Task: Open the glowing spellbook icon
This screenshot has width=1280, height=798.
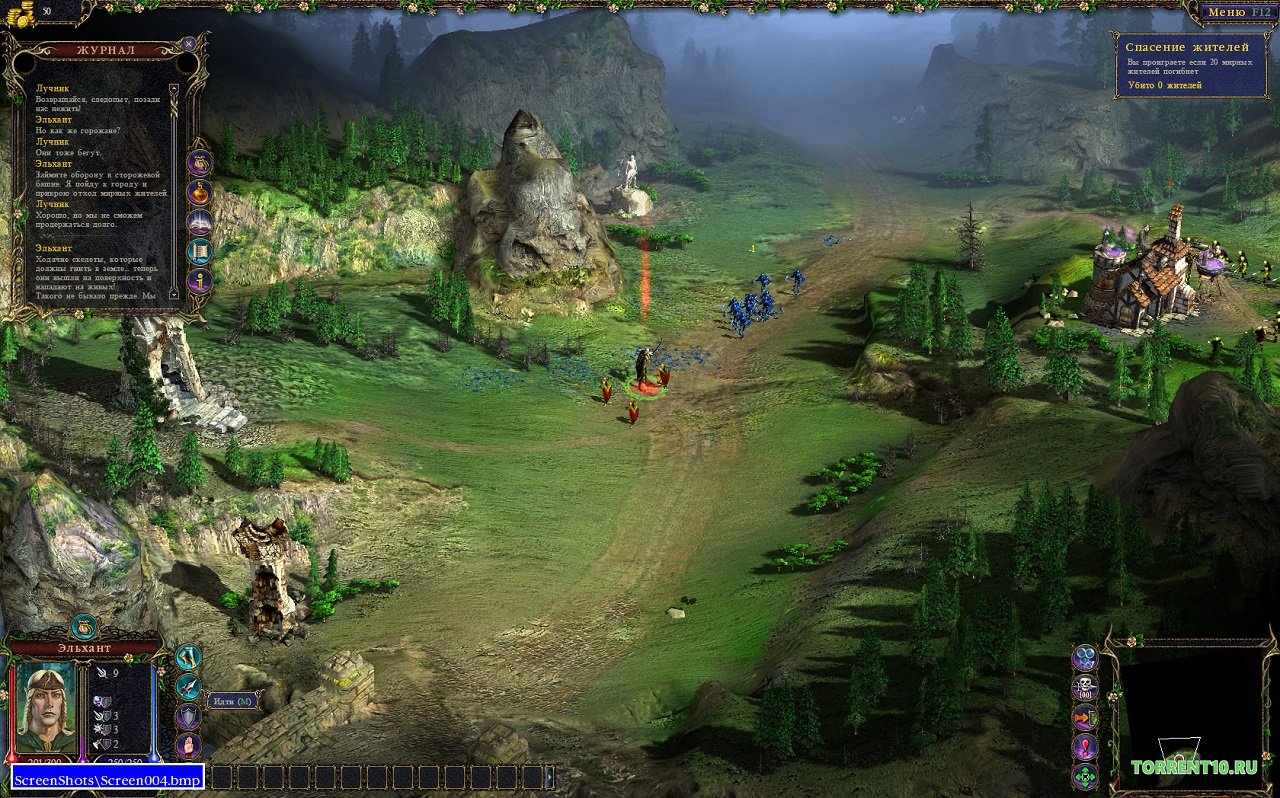Action: 200,222
